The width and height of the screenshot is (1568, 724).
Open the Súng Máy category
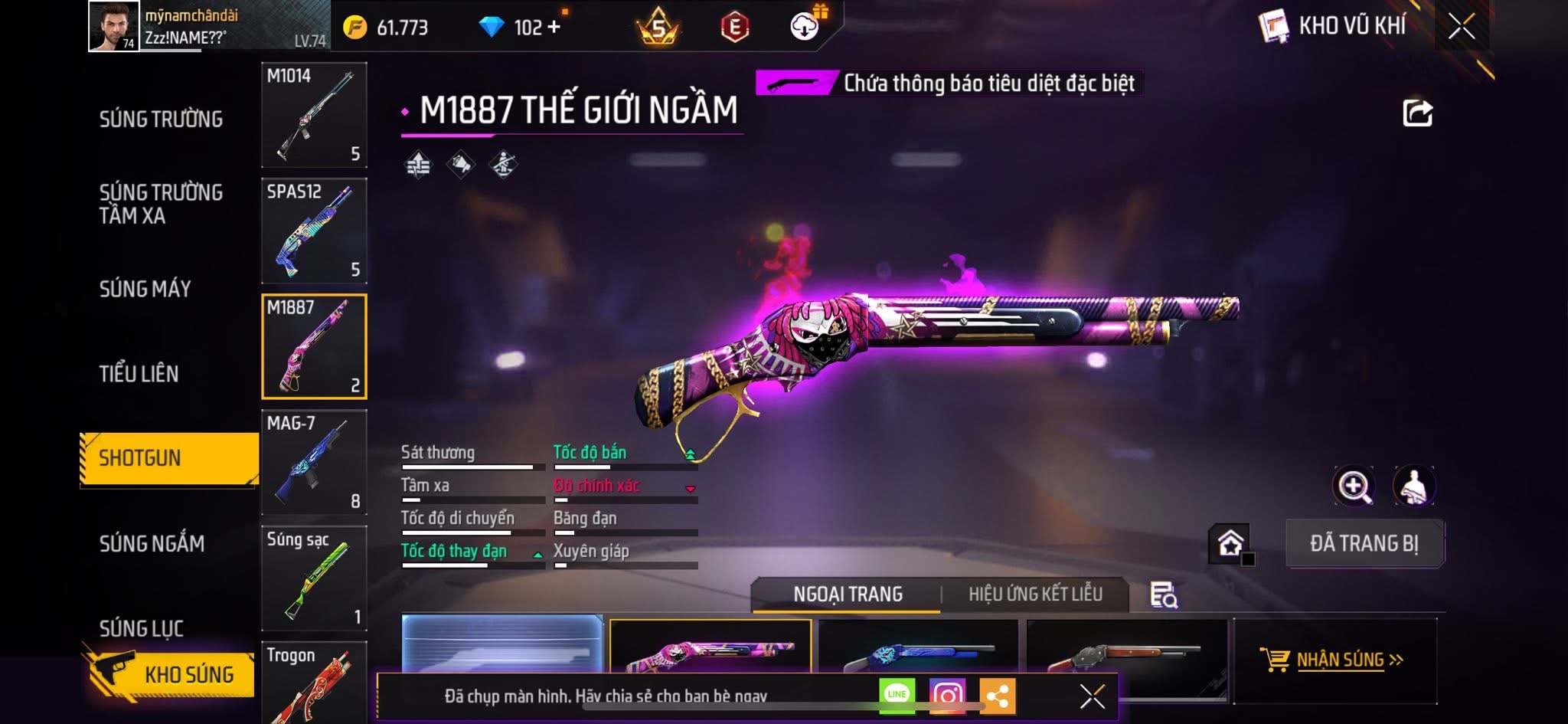145,289
